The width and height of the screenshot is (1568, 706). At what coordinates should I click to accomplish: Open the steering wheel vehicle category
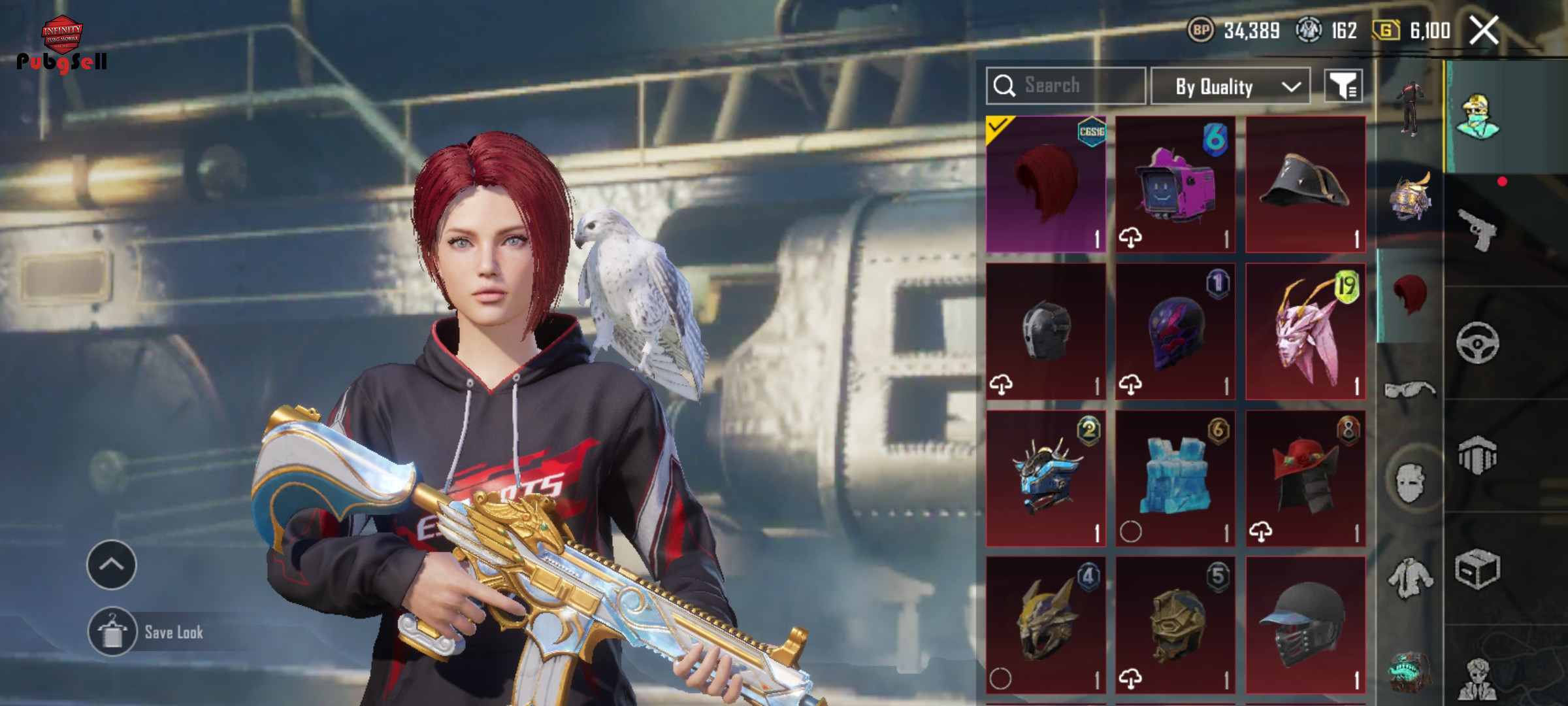pos(1478,343)
